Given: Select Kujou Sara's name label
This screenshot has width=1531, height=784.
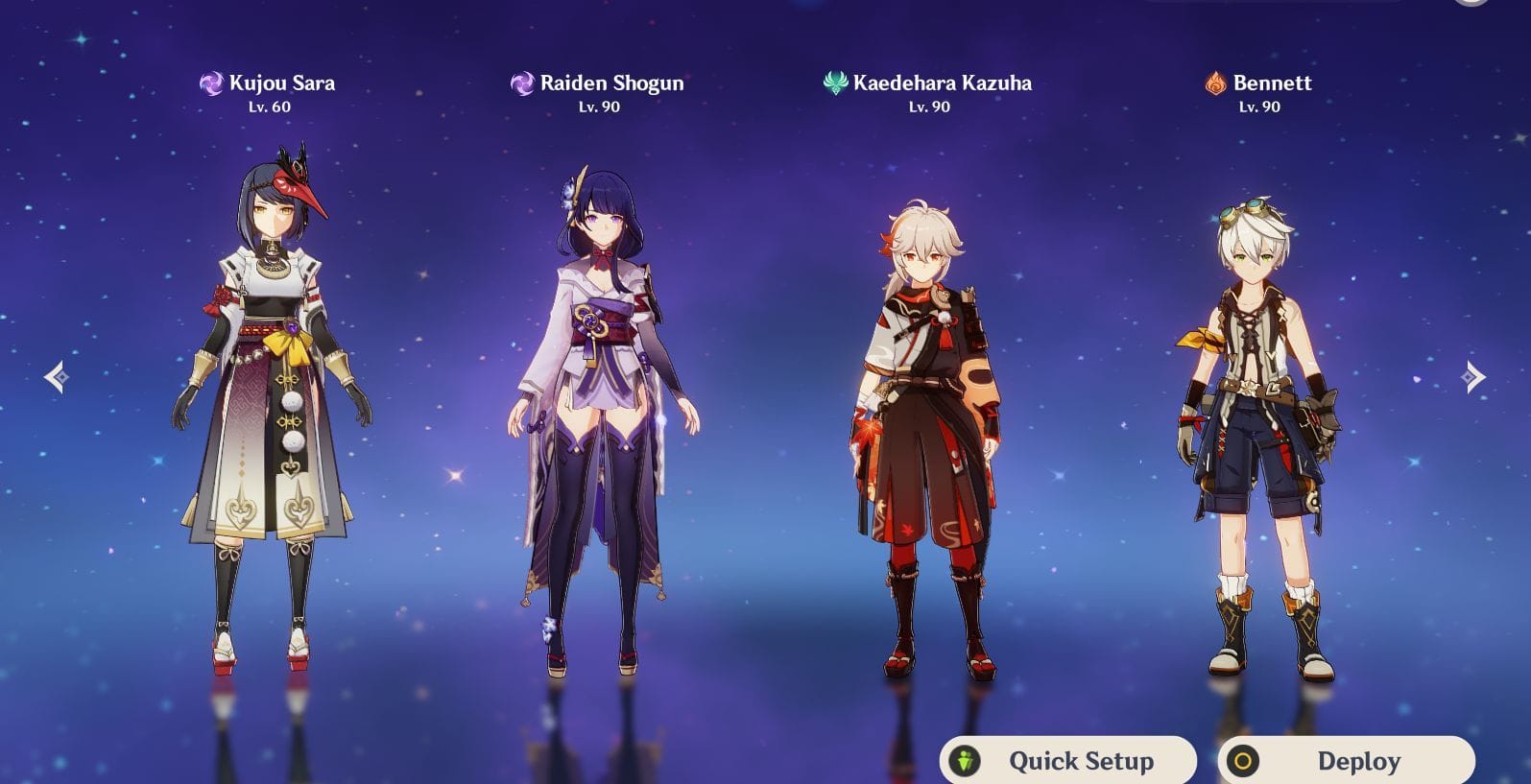Looking at the screenshot, I should pos(282,83).
